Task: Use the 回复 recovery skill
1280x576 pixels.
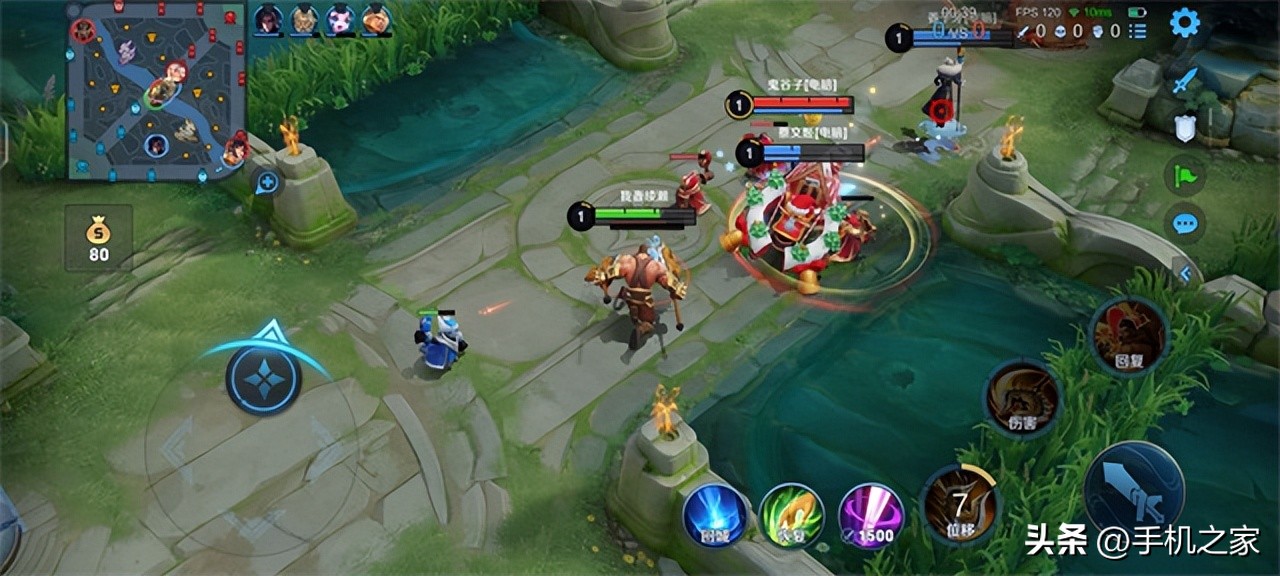Action: 1128,337
